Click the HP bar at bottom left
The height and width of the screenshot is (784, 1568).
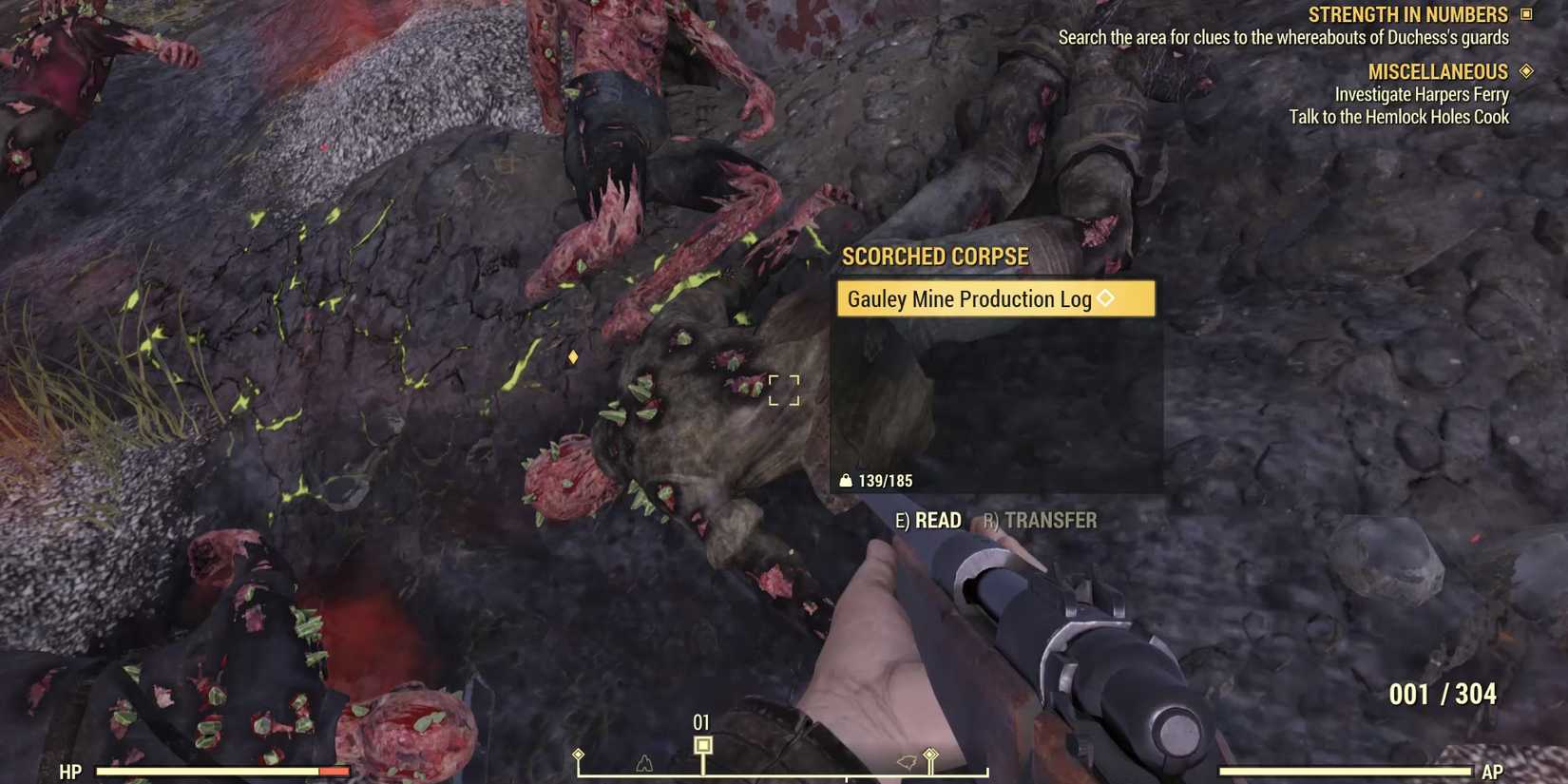pyautogui.click(x=223, y=771)
